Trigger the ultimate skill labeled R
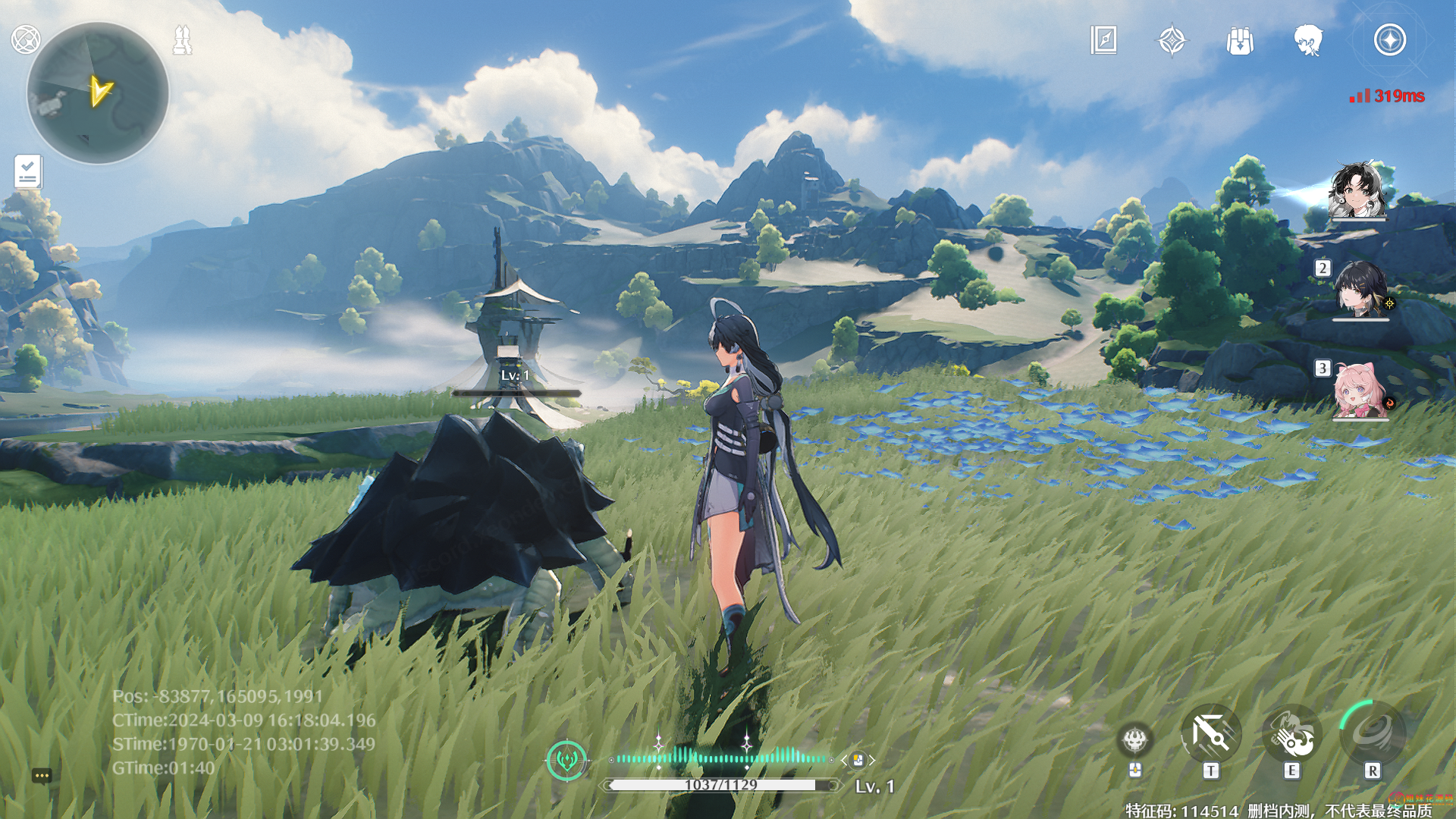This screenshot has width=1456, height=819. pyautogui.click(x=1372, y=733)
